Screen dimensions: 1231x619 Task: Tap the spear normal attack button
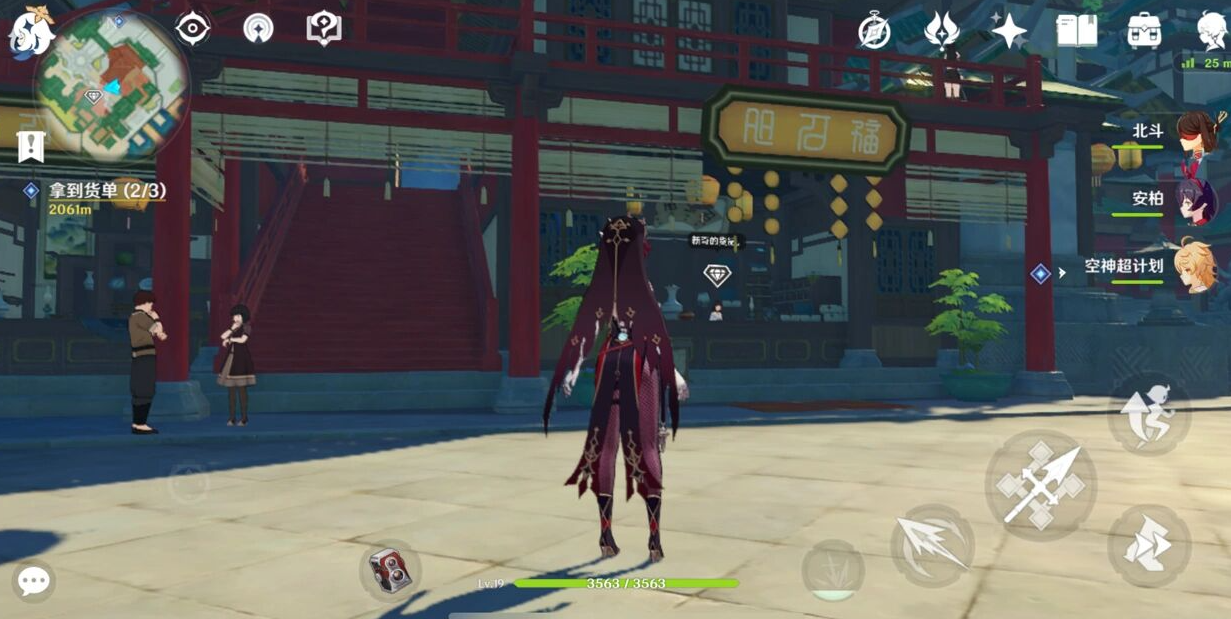[1040, 485]
